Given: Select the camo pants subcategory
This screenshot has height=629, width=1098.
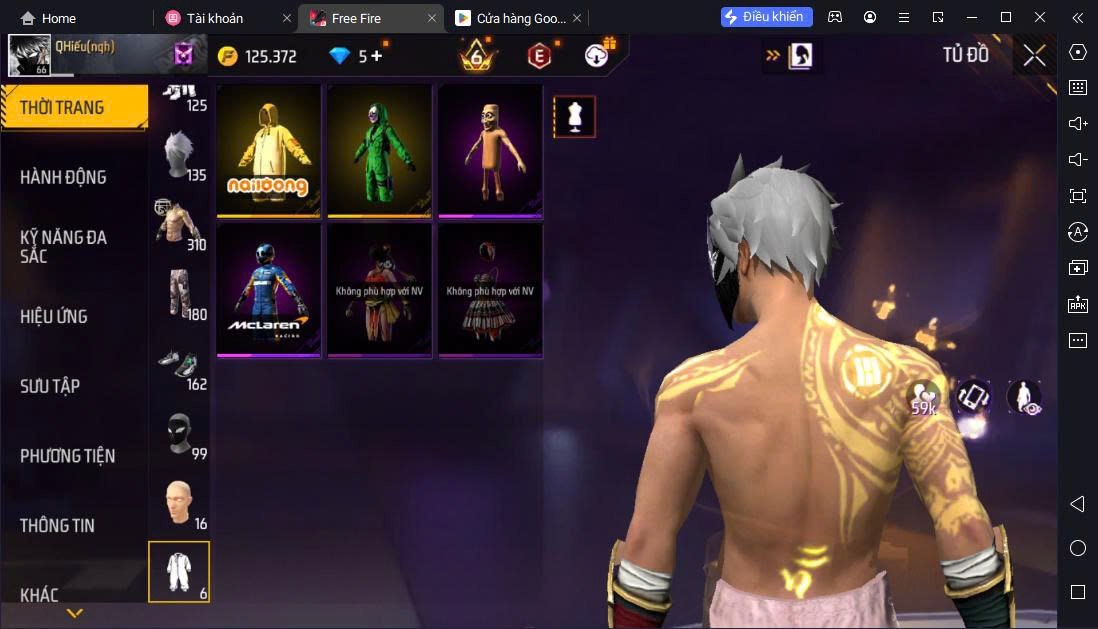Looking at the screenshot, I should pyautogui.click(x=179, y=295).
